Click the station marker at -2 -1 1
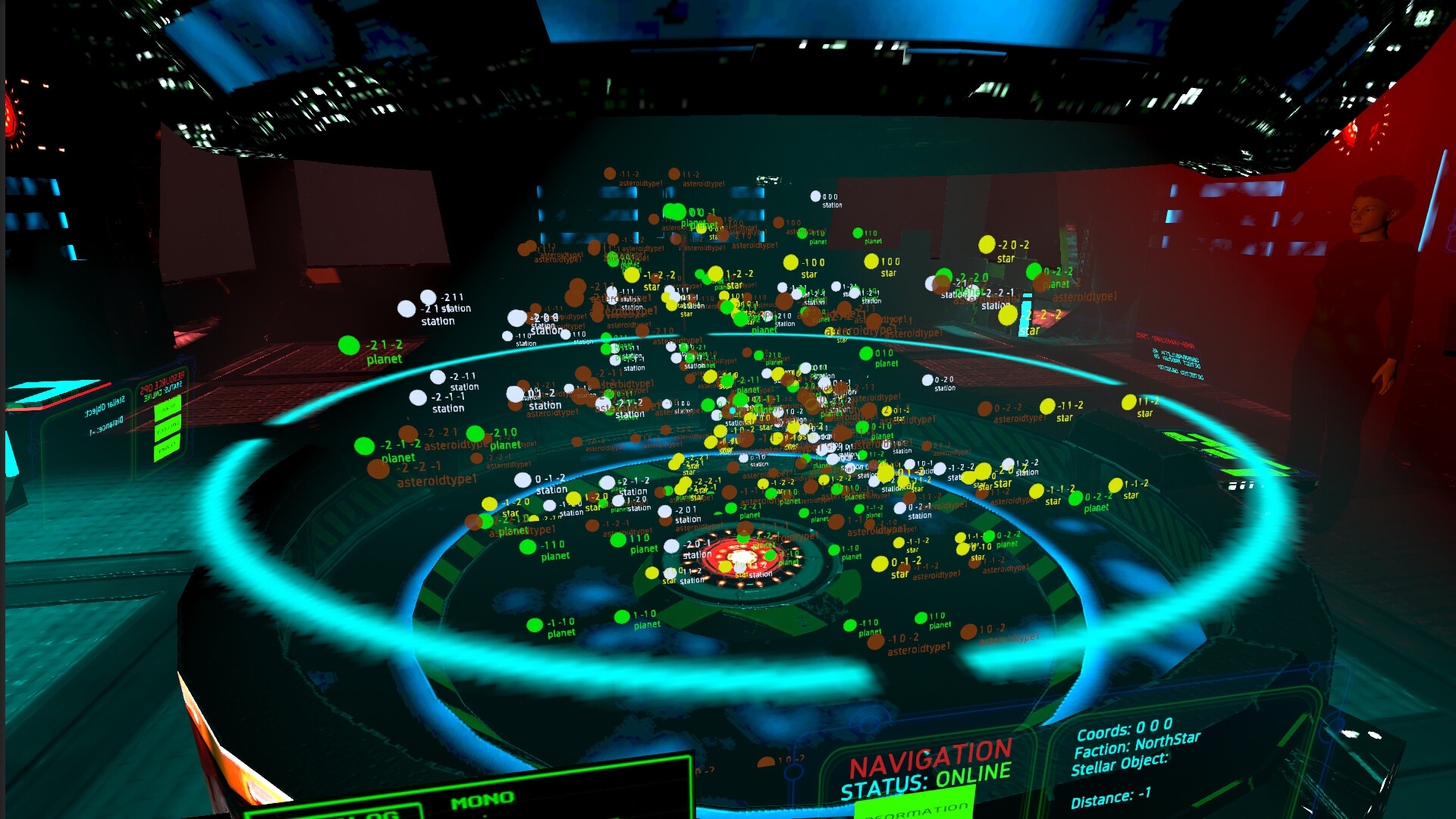Image resolution: width=1456 pixels, height=819 pixels. (x=438, y=378)
